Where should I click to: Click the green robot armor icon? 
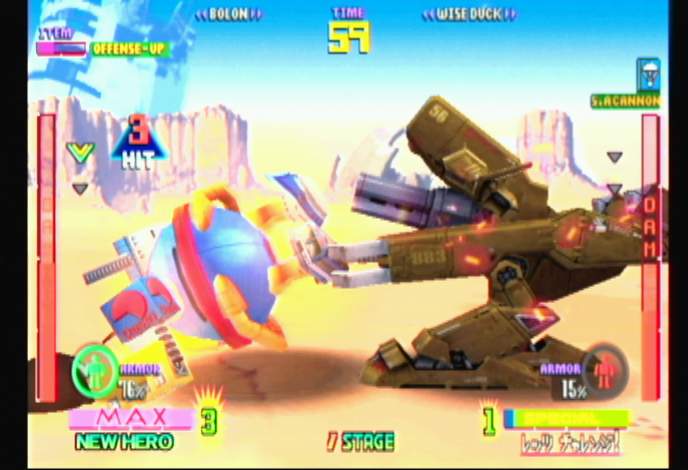coord(95,371)
